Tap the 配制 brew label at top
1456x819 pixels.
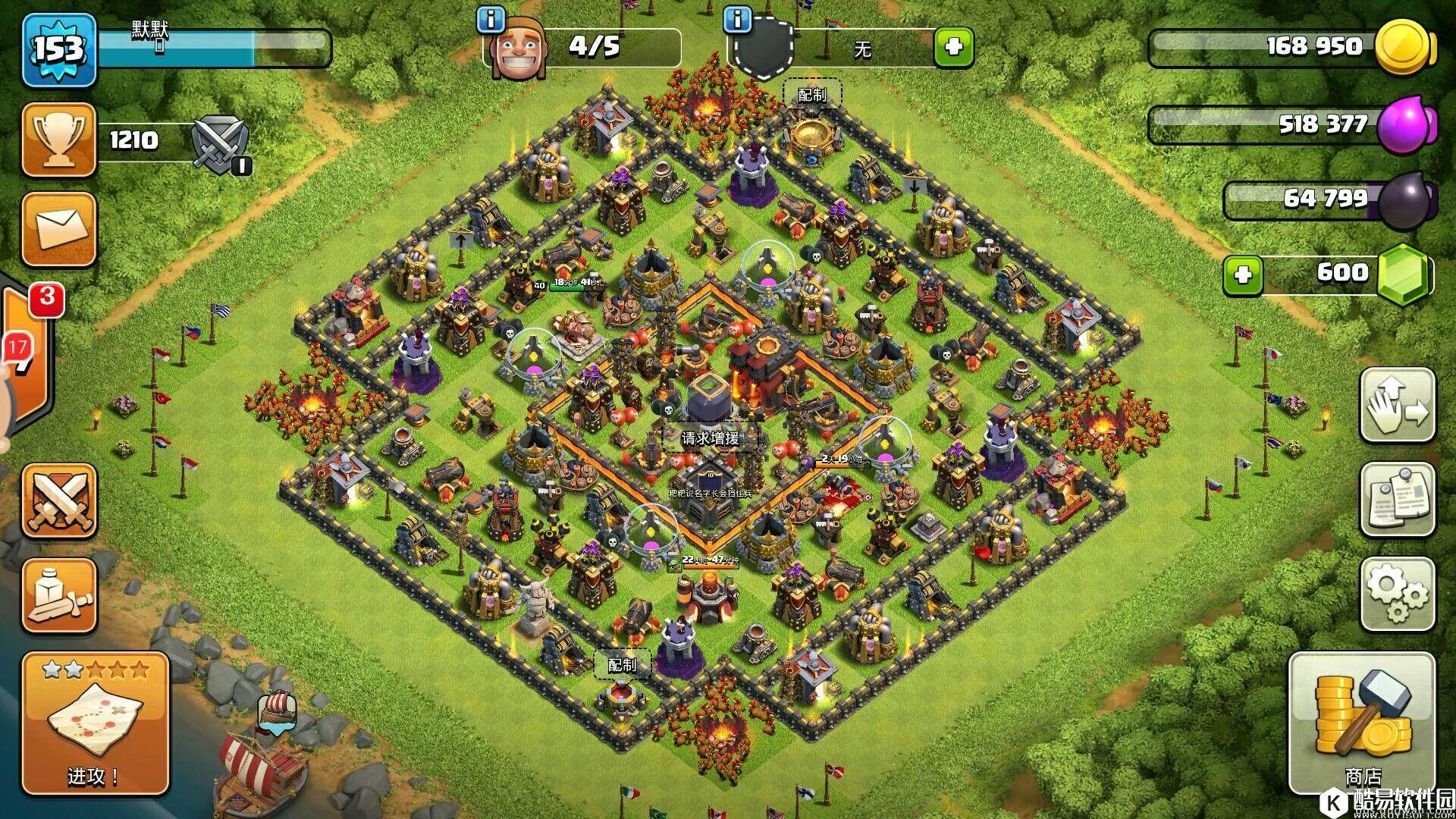point(811,95)
